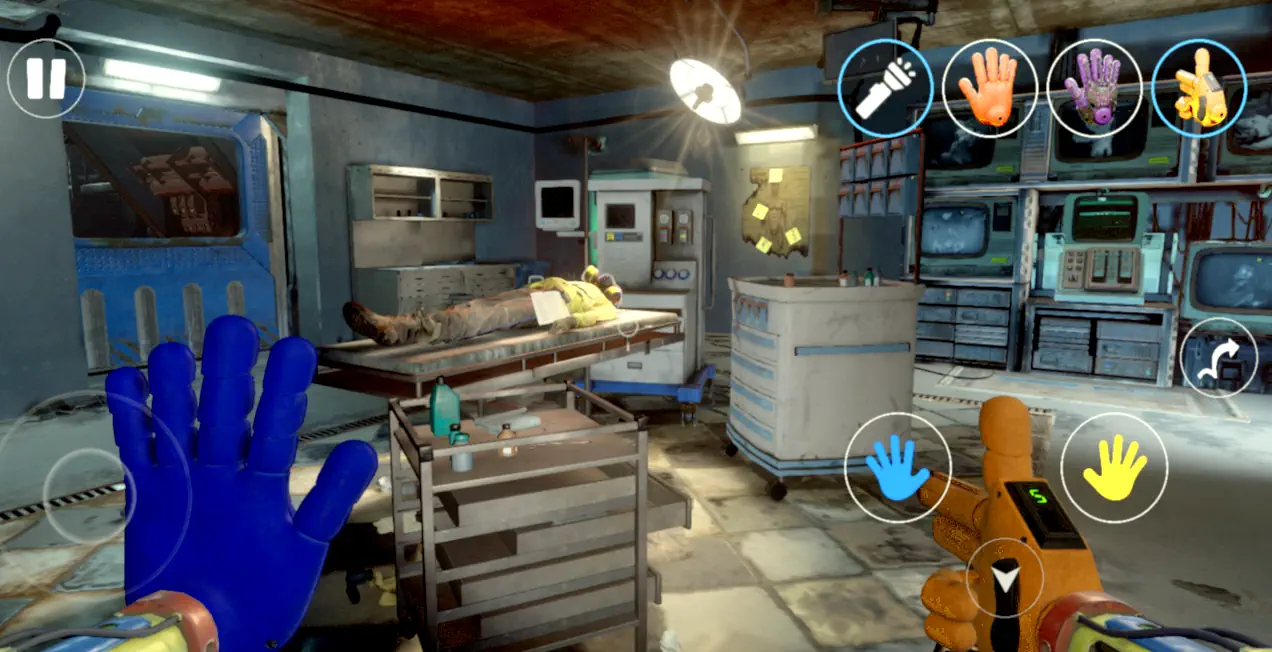Tap the crouch down-arrow button

(x=1004, y=577)
